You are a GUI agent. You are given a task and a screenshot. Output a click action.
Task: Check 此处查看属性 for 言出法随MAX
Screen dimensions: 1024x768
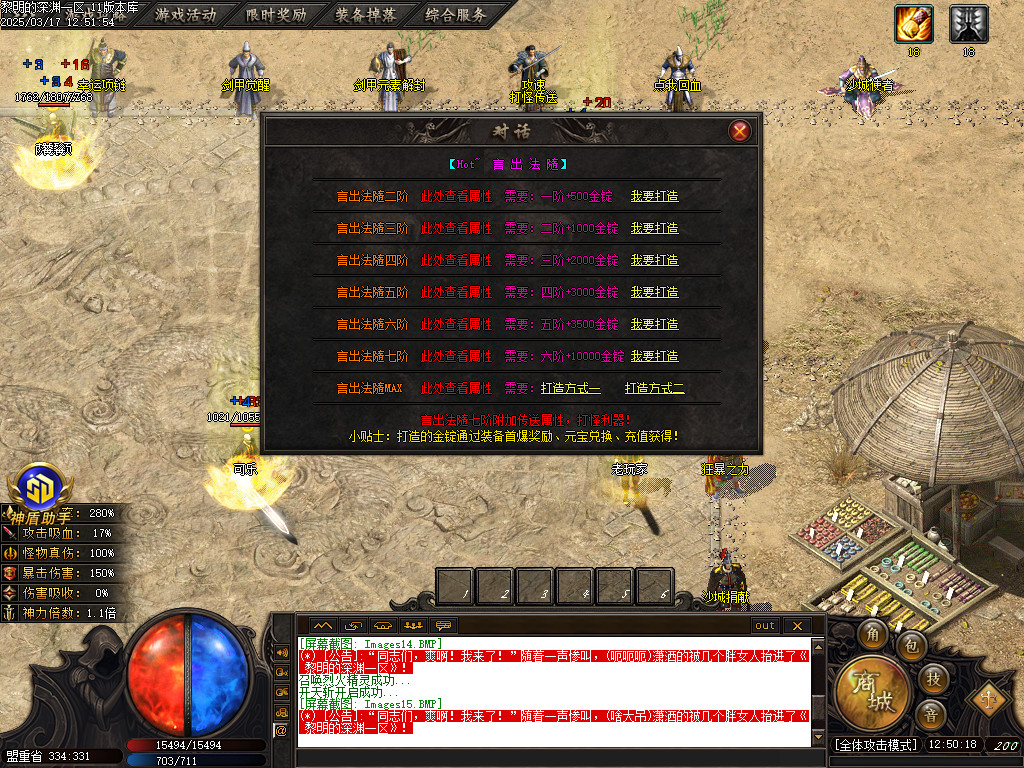coord(456,388)
